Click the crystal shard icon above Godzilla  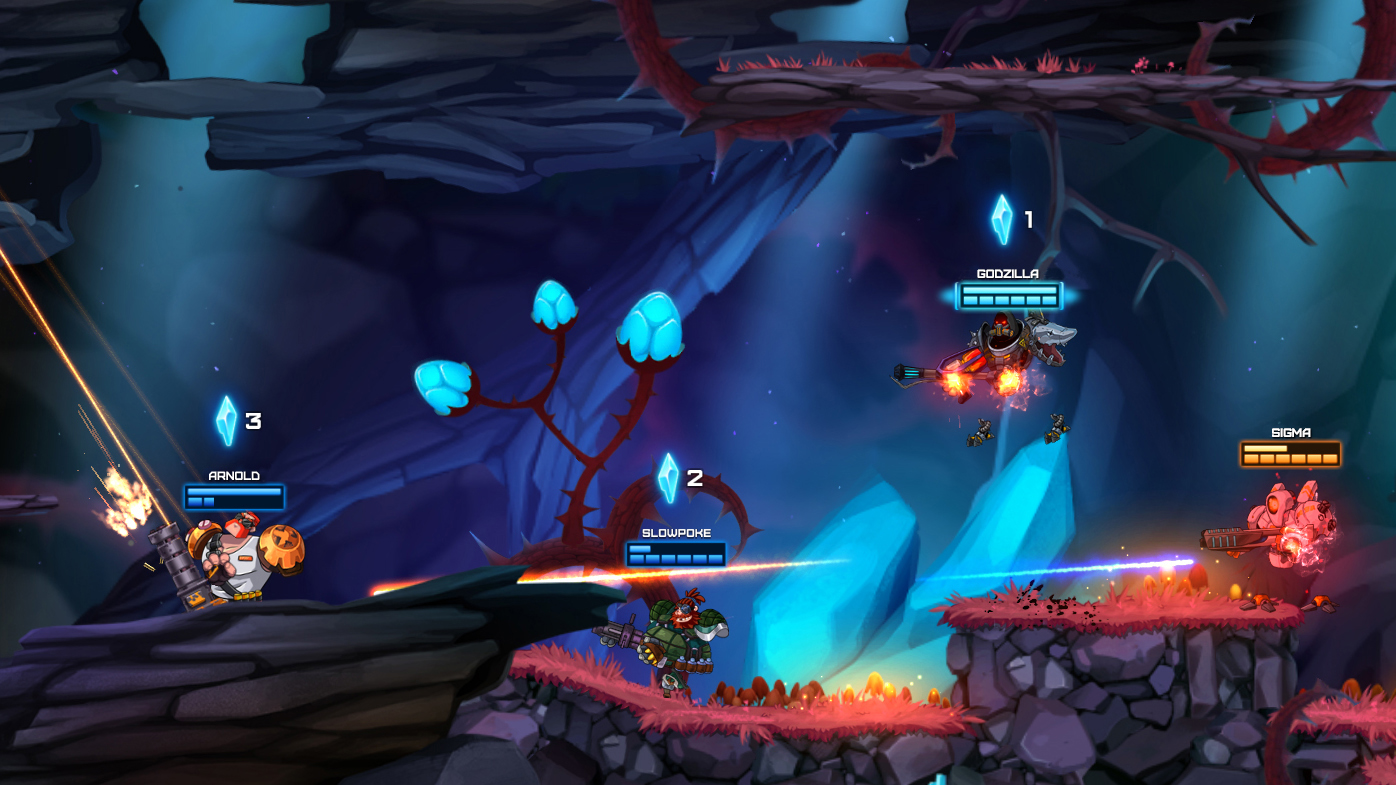1001,218
